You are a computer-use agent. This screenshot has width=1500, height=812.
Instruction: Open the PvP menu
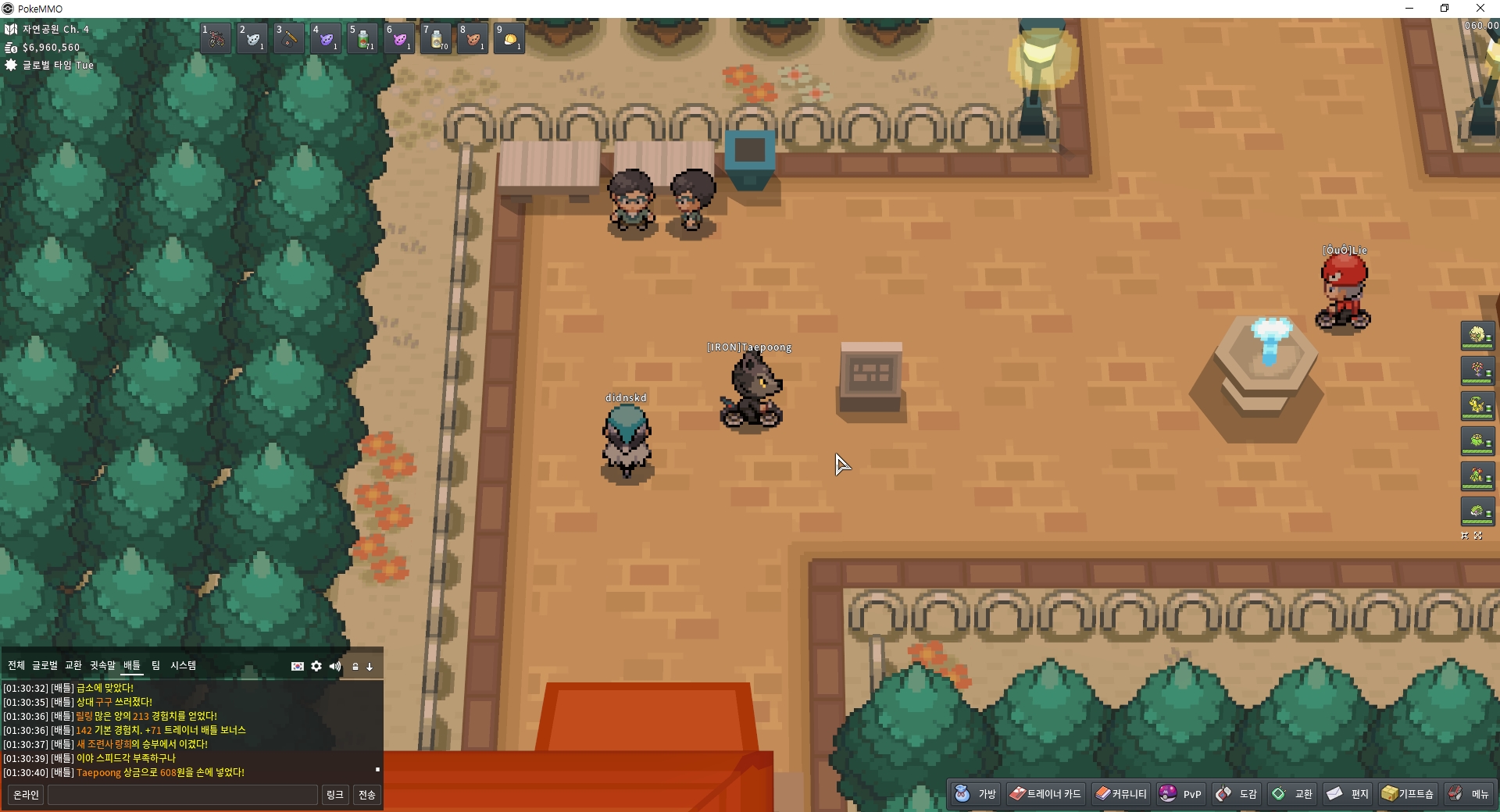pyautogui.click(x=1180, y=794)
